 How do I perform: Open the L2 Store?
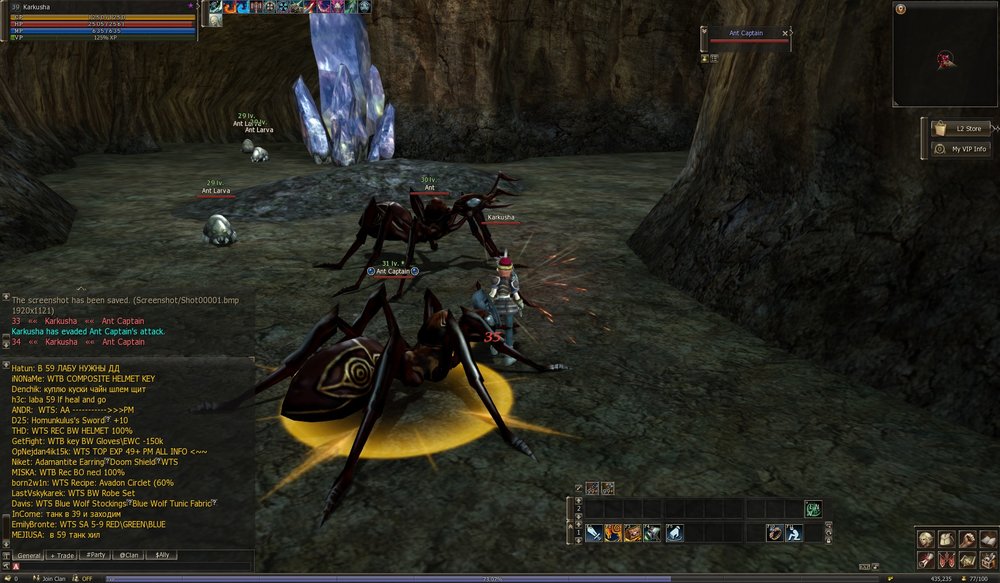pos(960,129)
